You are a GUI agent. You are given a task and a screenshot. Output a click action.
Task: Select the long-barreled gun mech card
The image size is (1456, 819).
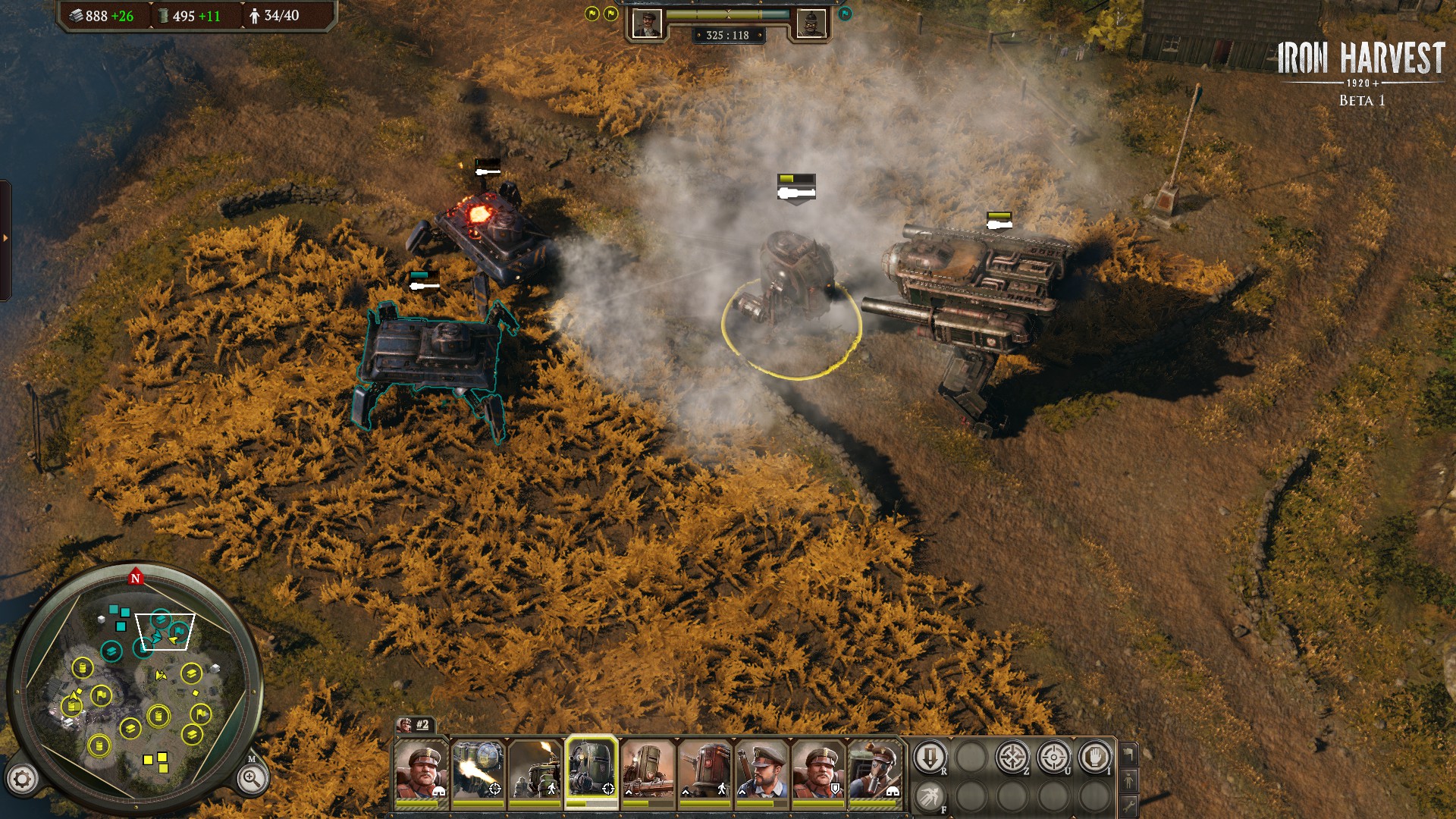pyautogui.click(x=648, y=770)
